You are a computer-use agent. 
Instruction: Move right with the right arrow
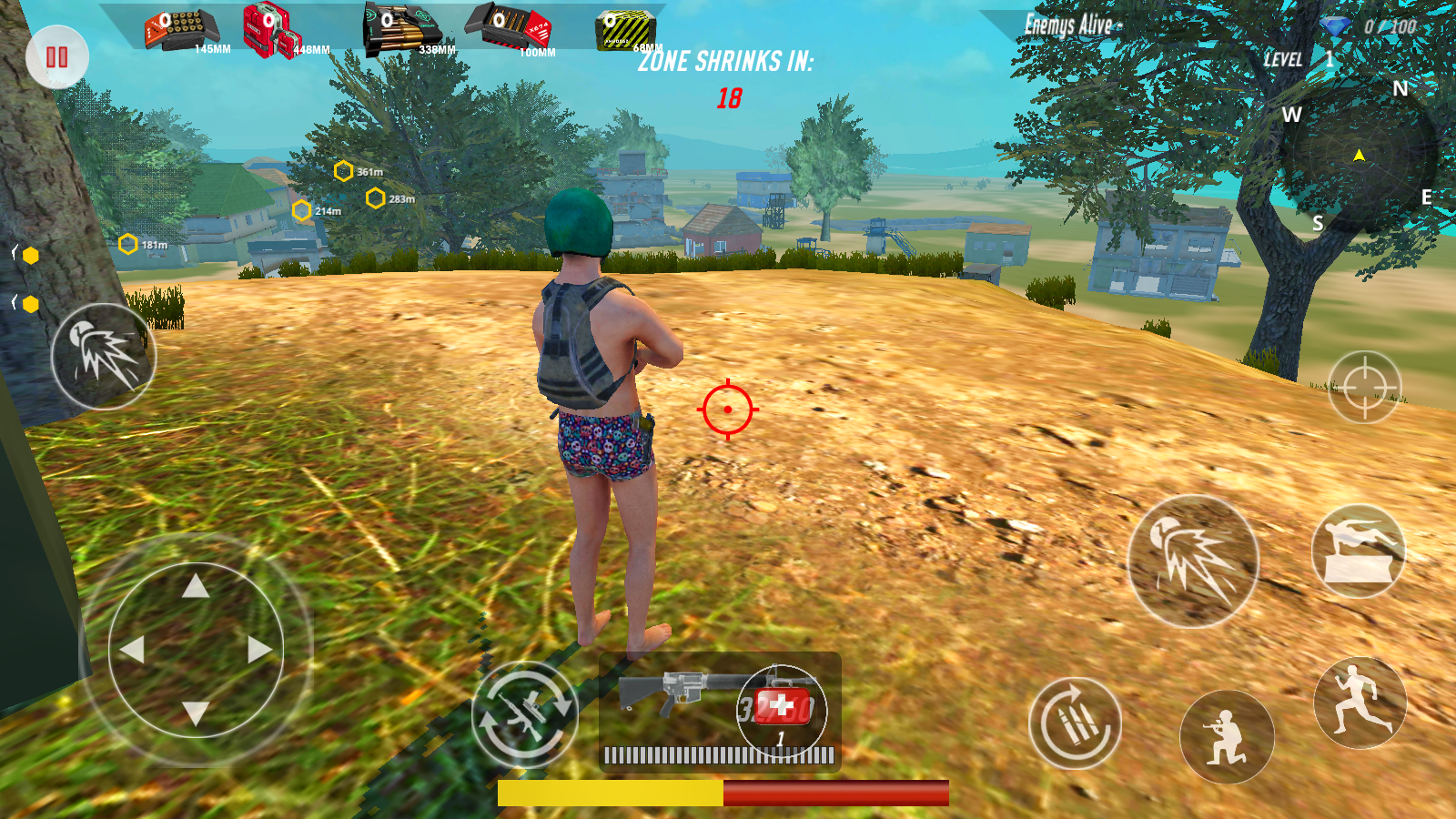(259, 650)
